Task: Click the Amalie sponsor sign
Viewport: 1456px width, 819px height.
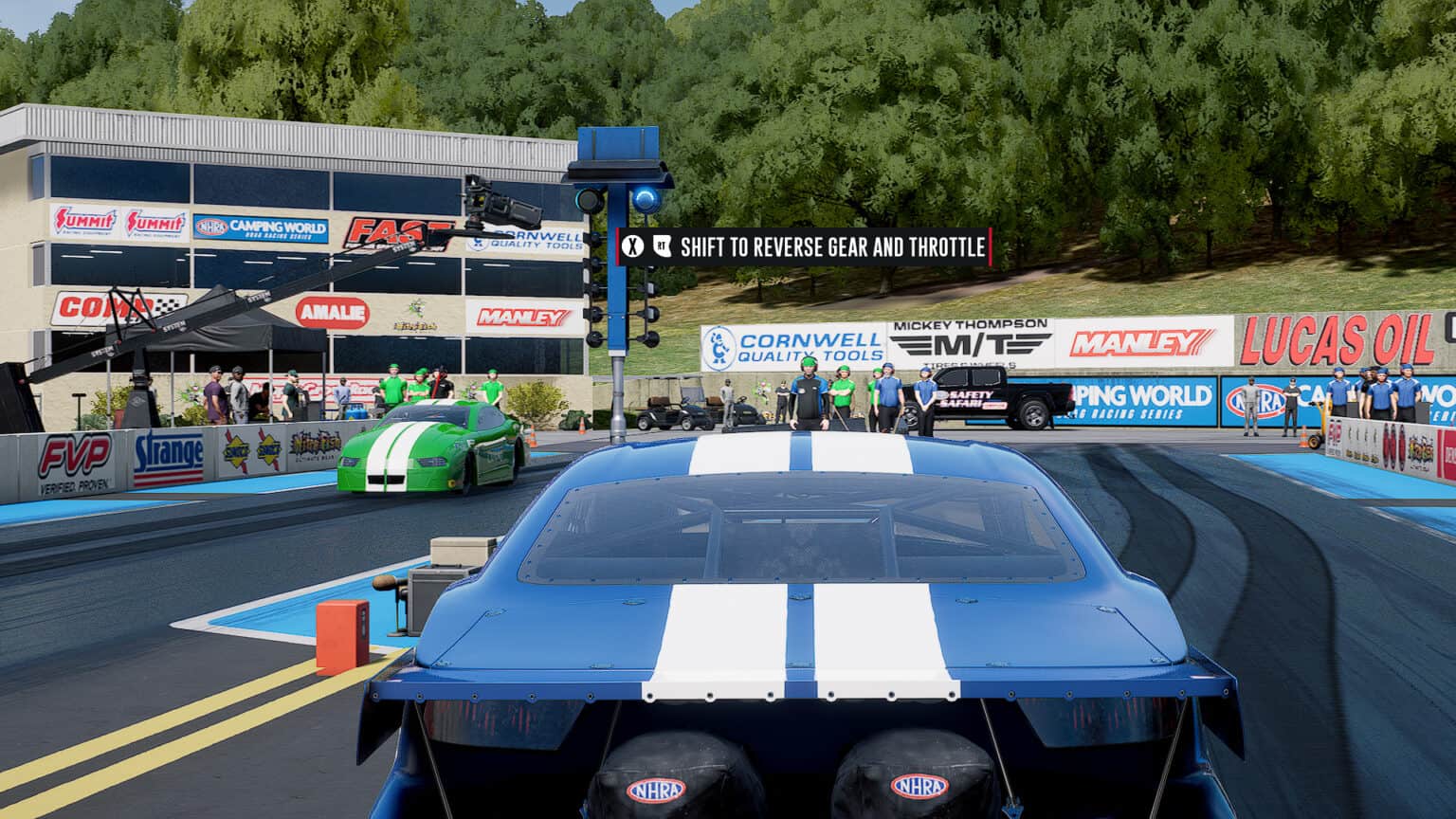Action: pos(334,310)
